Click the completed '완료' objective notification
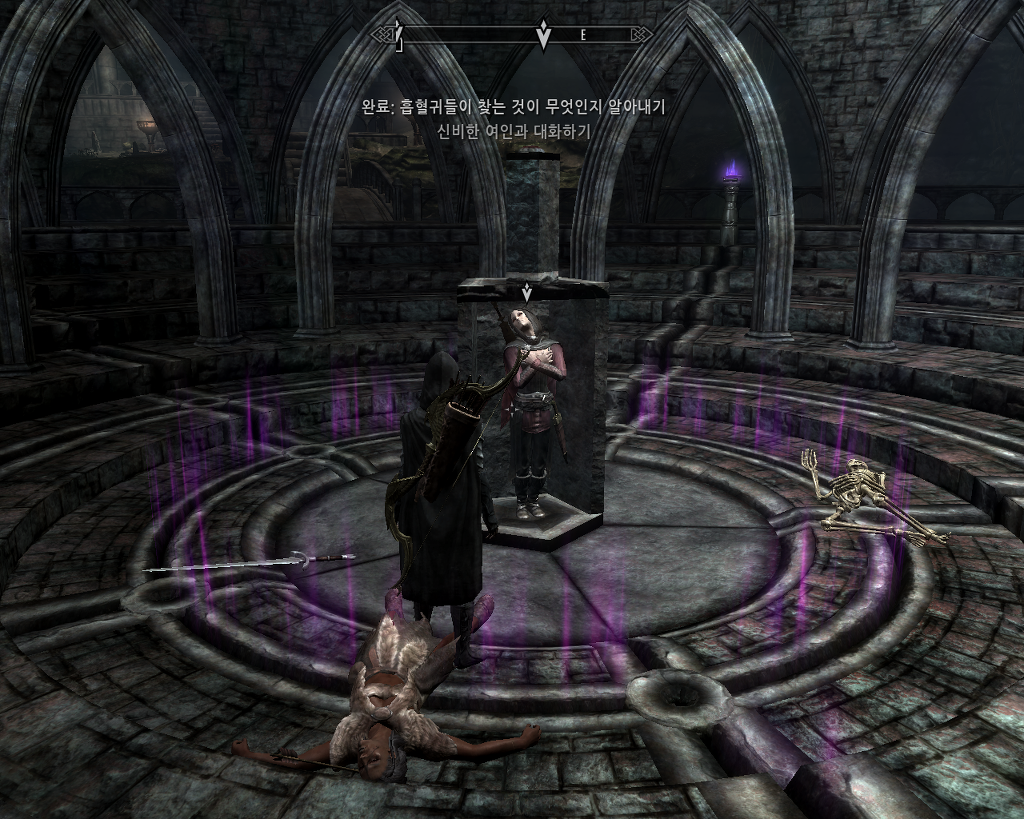1024x819 pixels. pos(513,106)
